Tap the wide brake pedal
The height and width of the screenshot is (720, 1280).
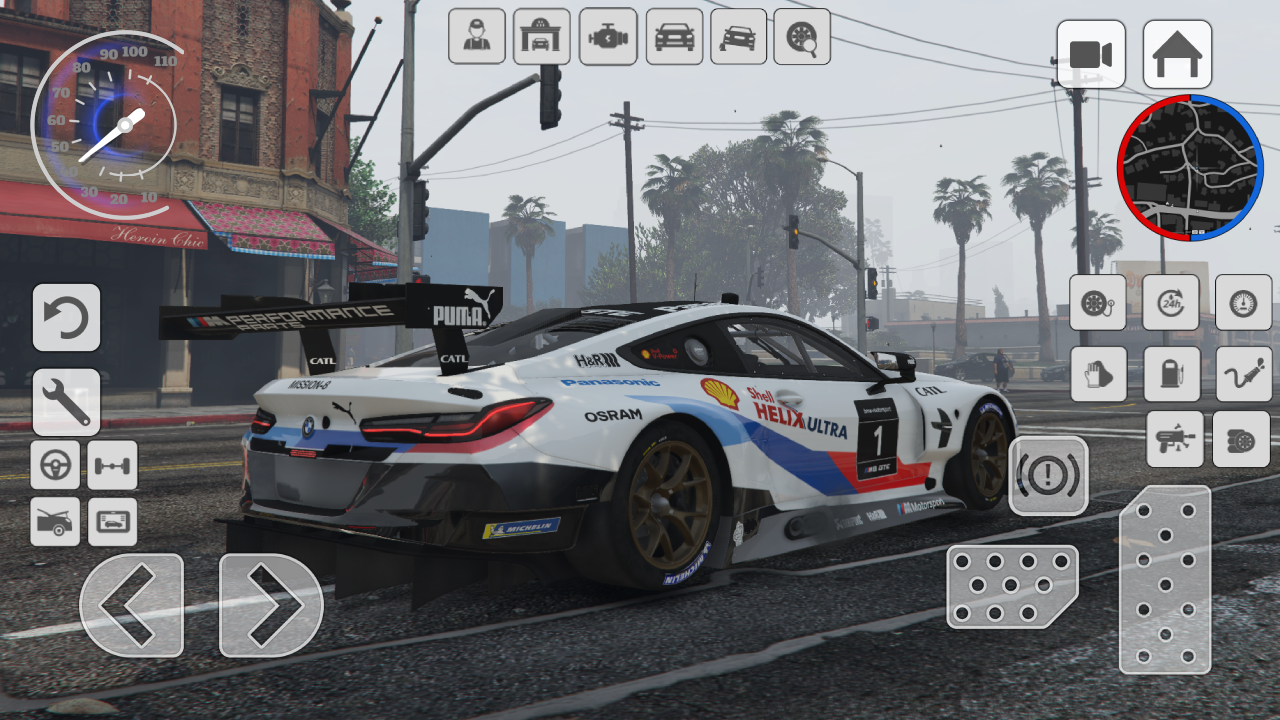[1012, 586]
